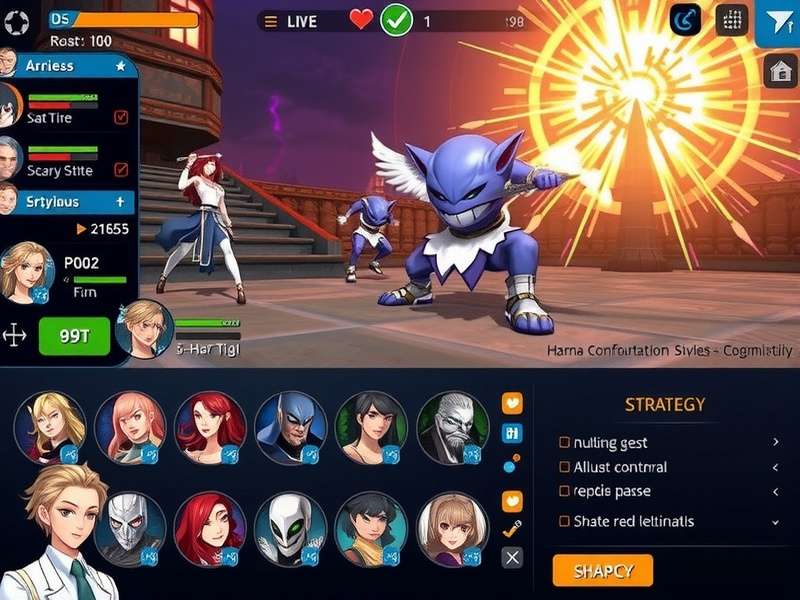Viewport: 800px width, 600px height.
Task: Choose the silver armored mask character
Action: coord(130,529)
